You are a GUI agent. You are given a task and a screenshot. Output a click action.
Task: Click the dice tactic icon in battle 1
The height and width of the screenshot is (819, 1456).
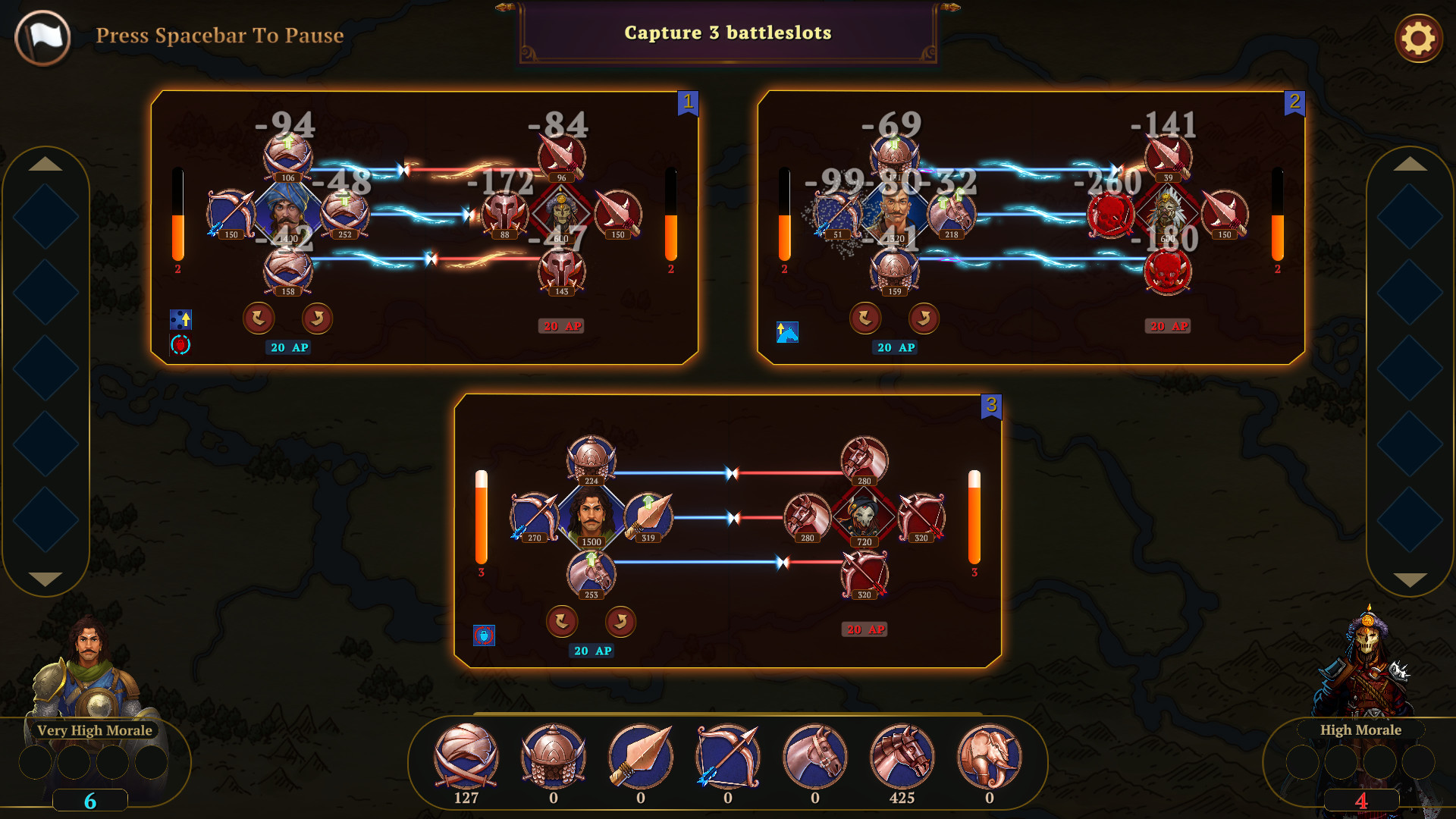click(180, 321)
